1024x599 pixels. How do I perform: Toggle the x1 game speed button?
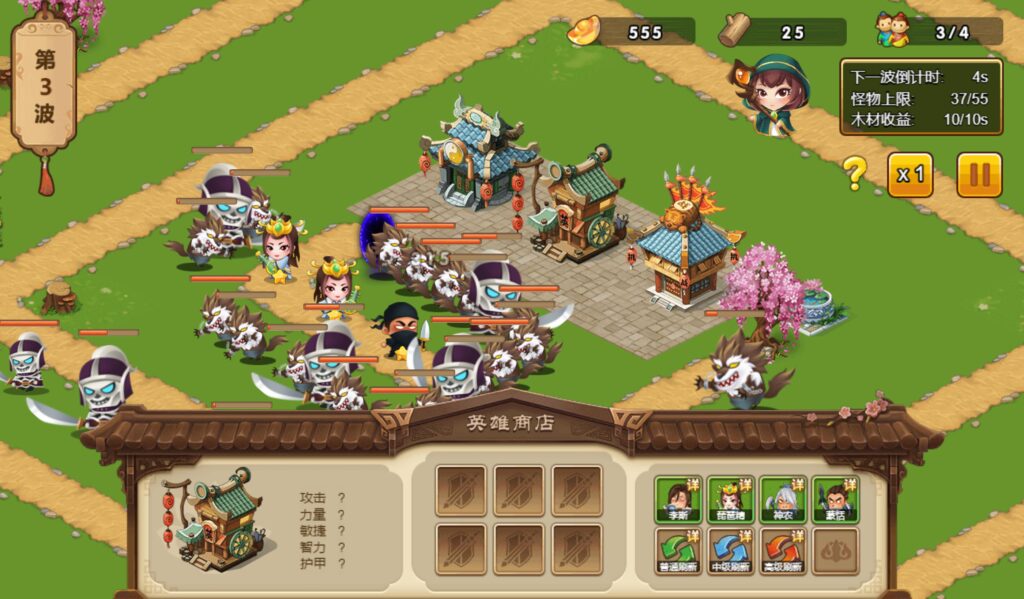(910, 175)
